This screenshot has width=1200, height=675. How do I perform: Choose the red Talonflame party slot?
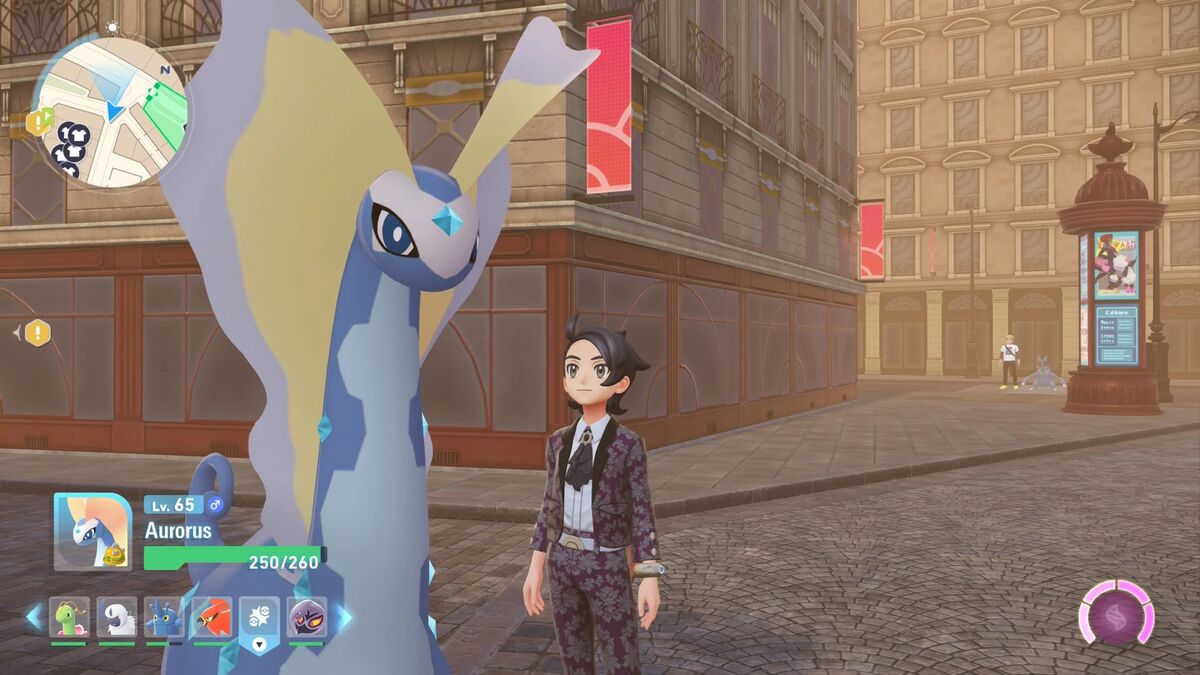[212, 617]
